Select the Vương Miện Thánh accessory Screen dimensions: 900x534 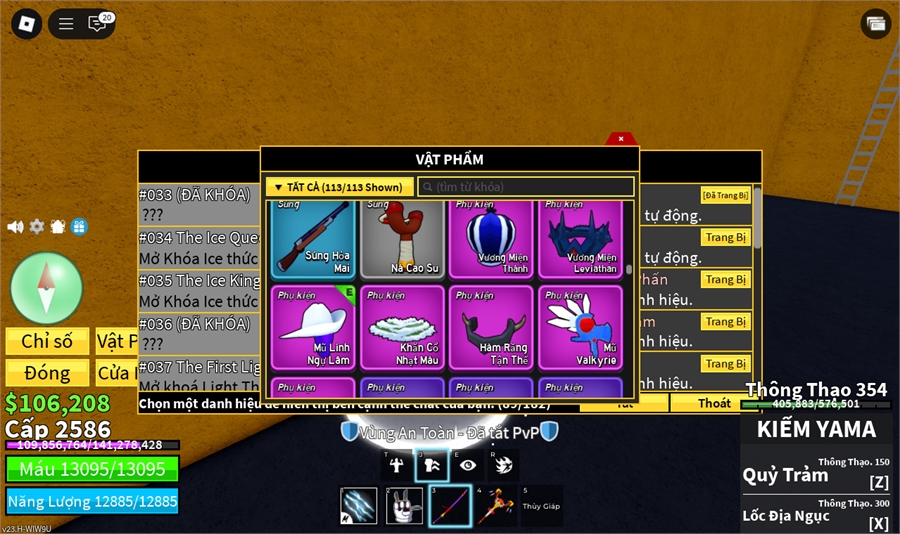pos(492,238)
